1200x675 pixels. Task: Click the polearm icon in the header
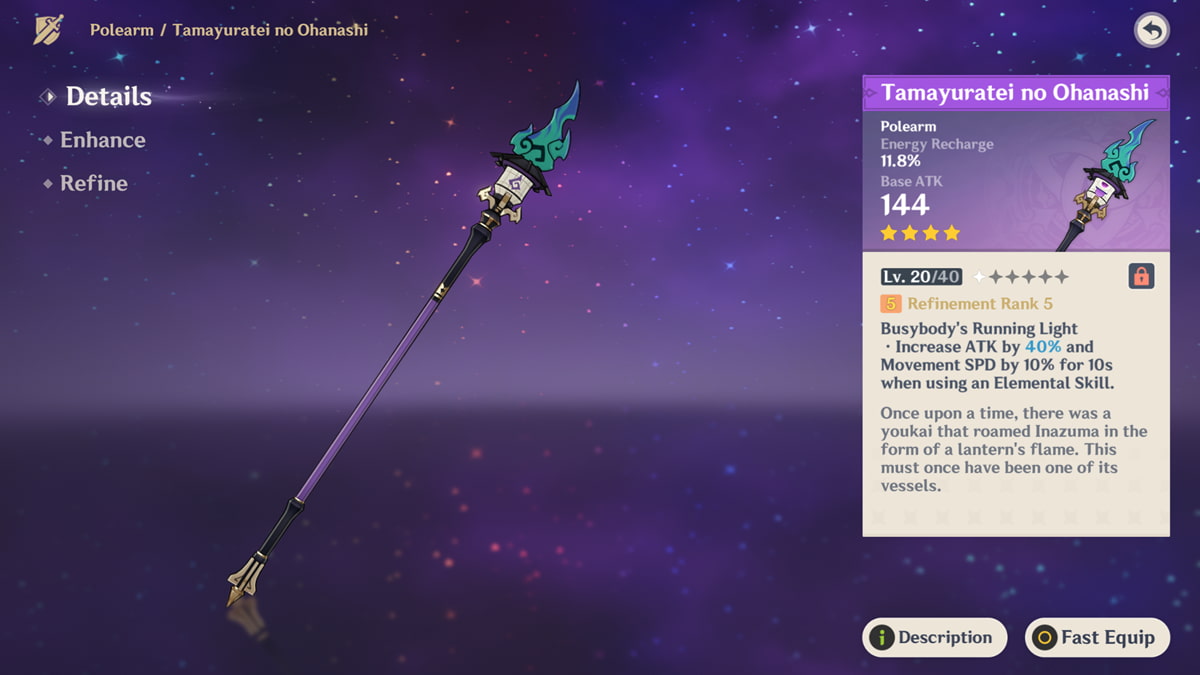pos(48,30)
